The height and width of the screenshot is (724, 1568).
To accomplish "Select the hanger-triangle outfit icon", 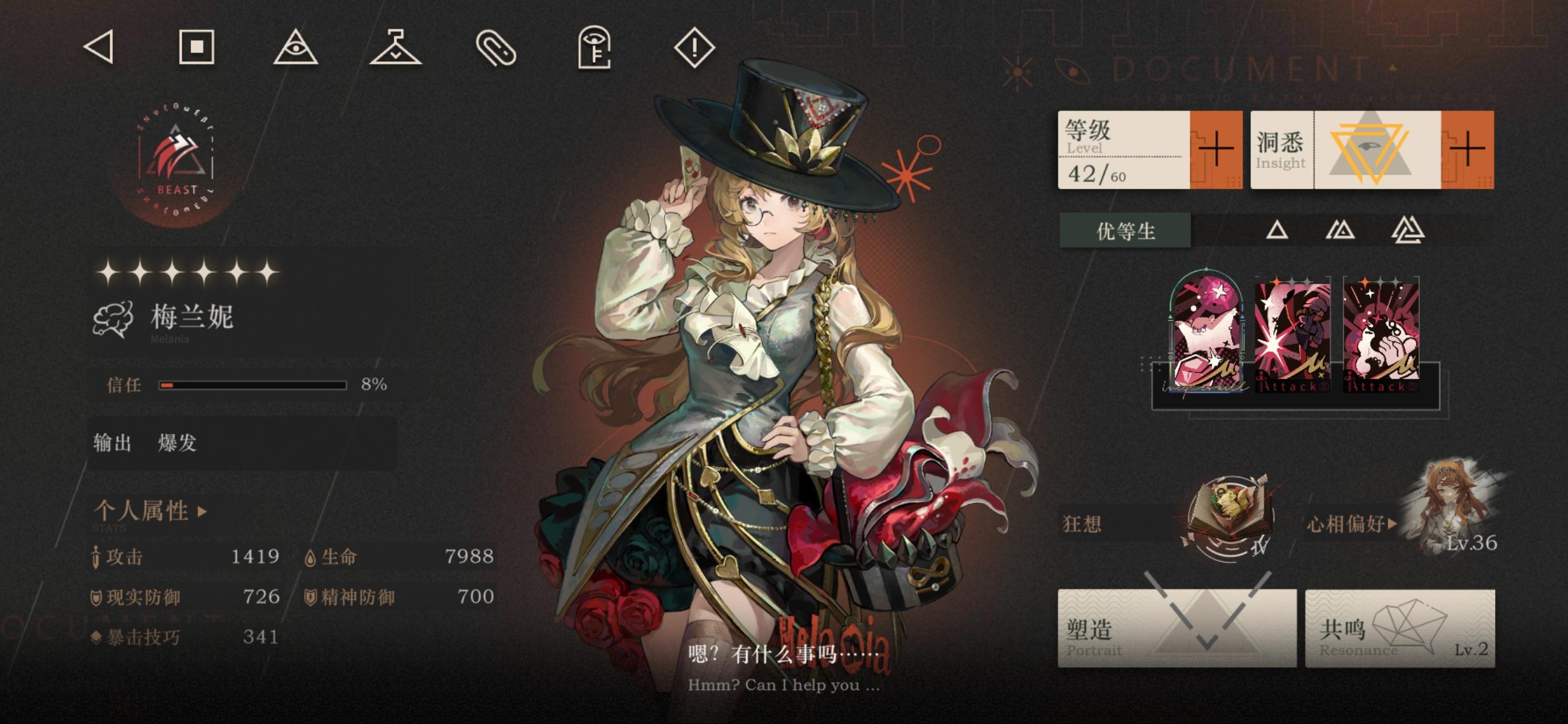I will [396, 49].
